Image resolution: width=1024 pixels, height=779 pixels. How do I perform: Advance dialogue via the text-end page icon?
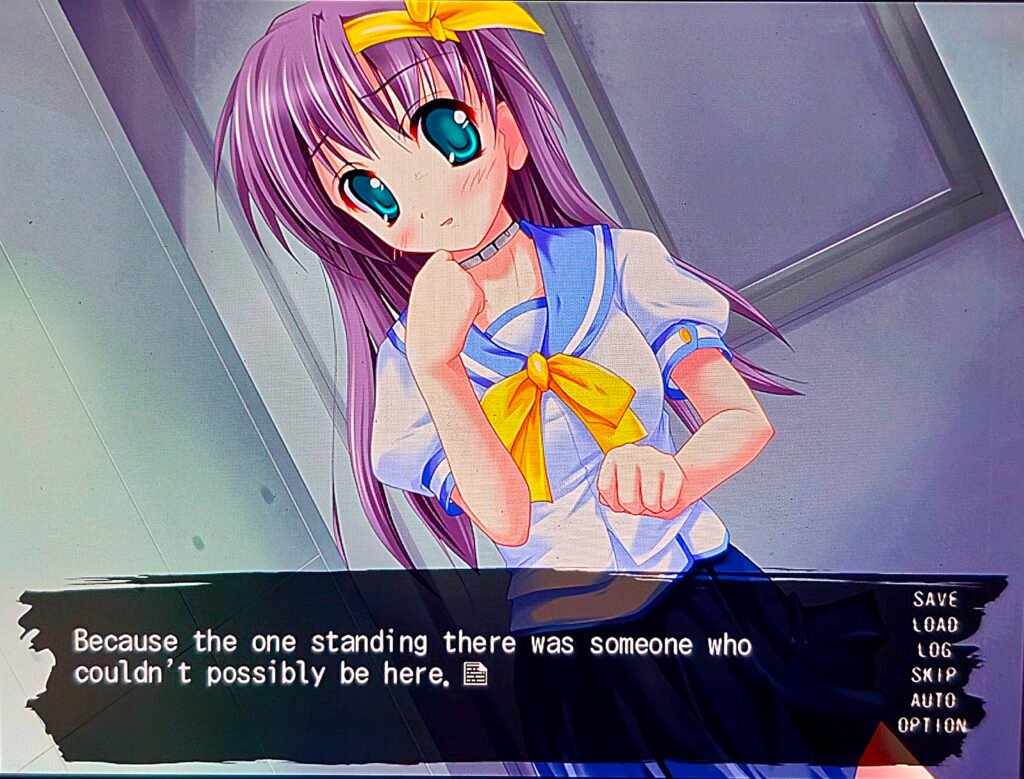(475, 676)
